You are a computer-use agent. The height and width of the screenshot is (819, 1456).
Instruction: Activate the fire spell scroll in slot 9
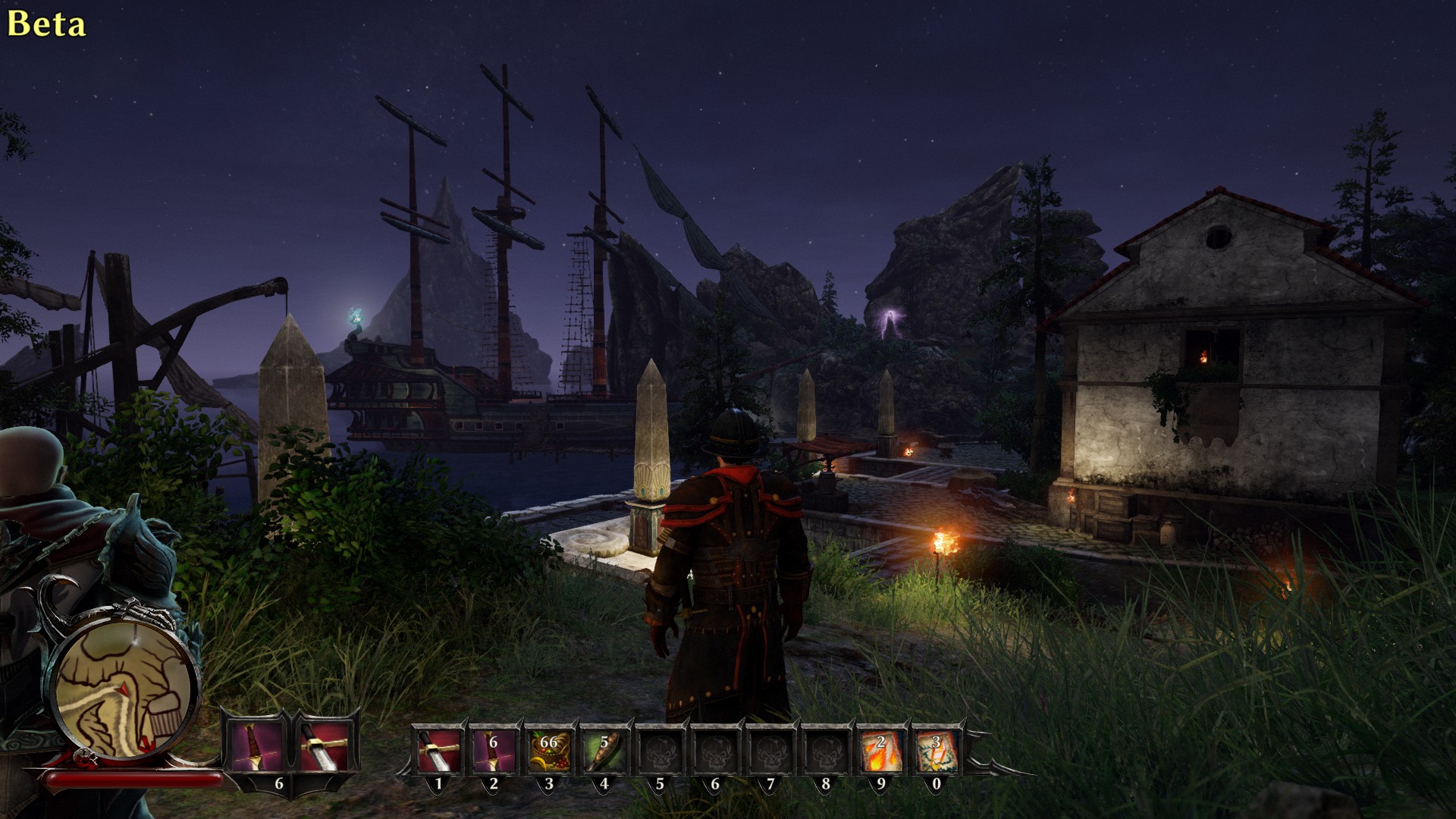click(x=880, y=751)
